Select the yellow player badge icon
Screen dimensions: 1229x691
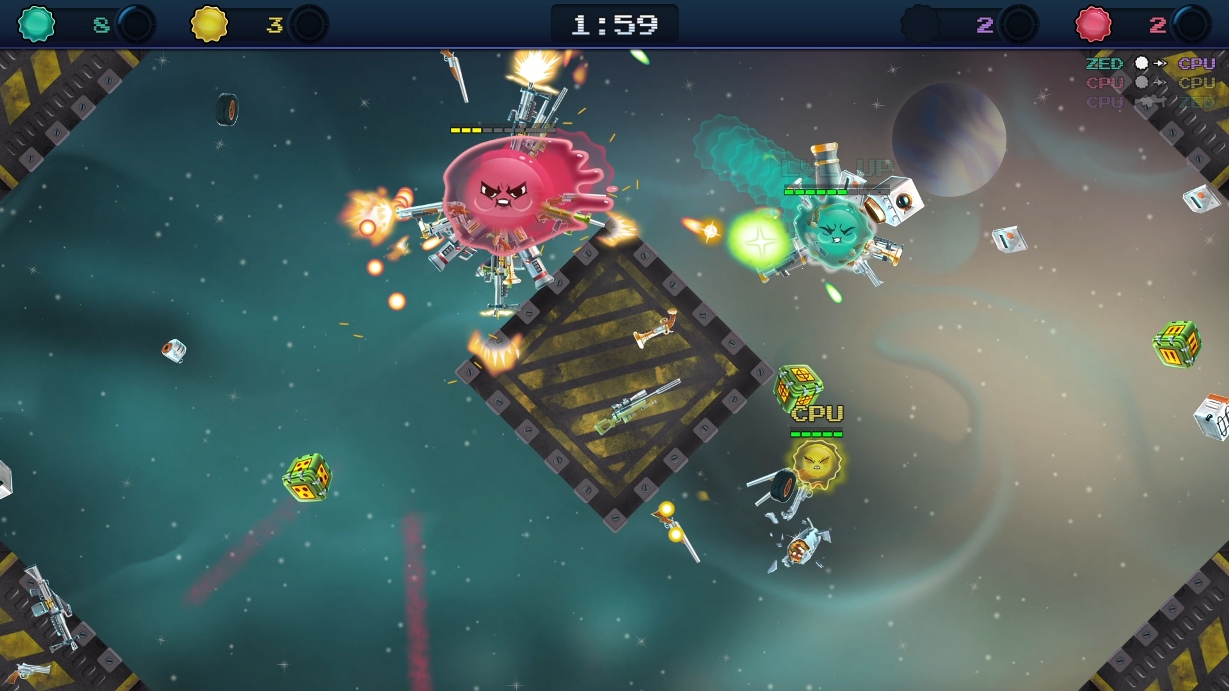coord(209,23)
